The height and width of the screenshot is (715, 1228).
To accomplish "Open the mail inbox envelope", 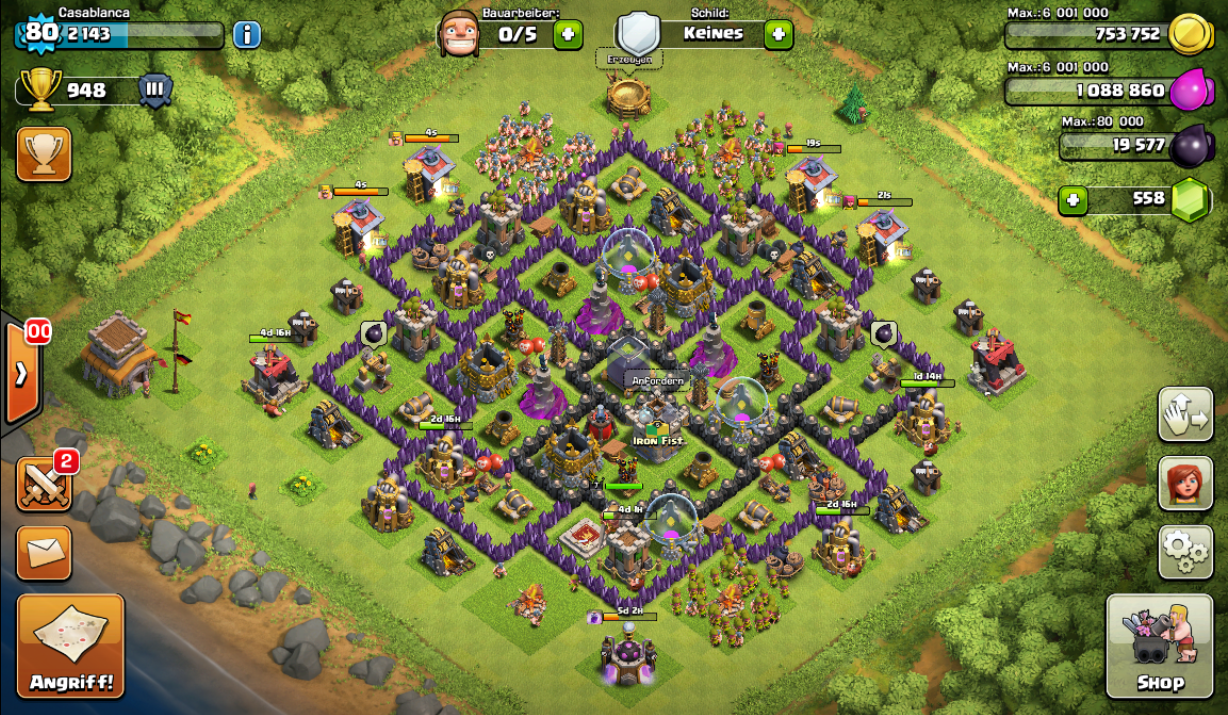I will 44,552.
